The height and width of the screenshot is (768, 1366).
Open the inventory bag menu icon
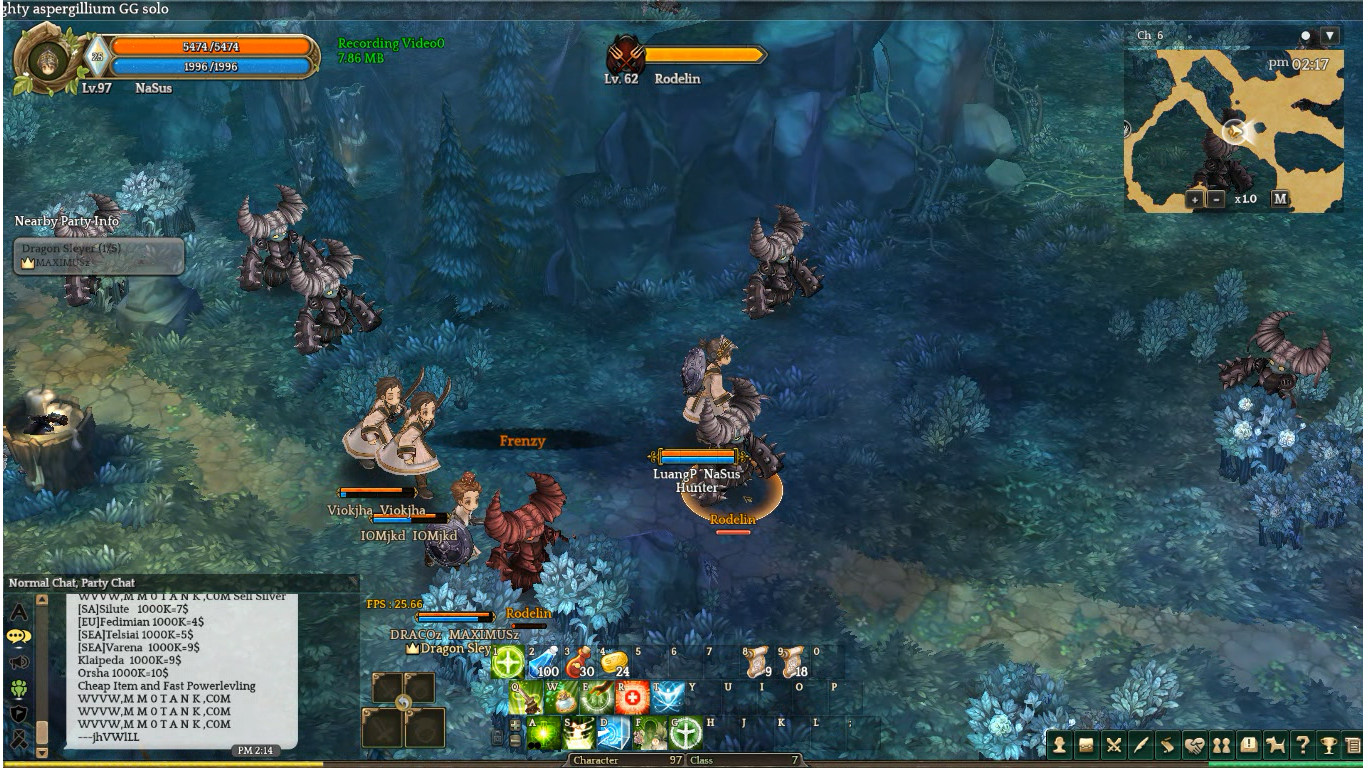[x=1086, y=745]
